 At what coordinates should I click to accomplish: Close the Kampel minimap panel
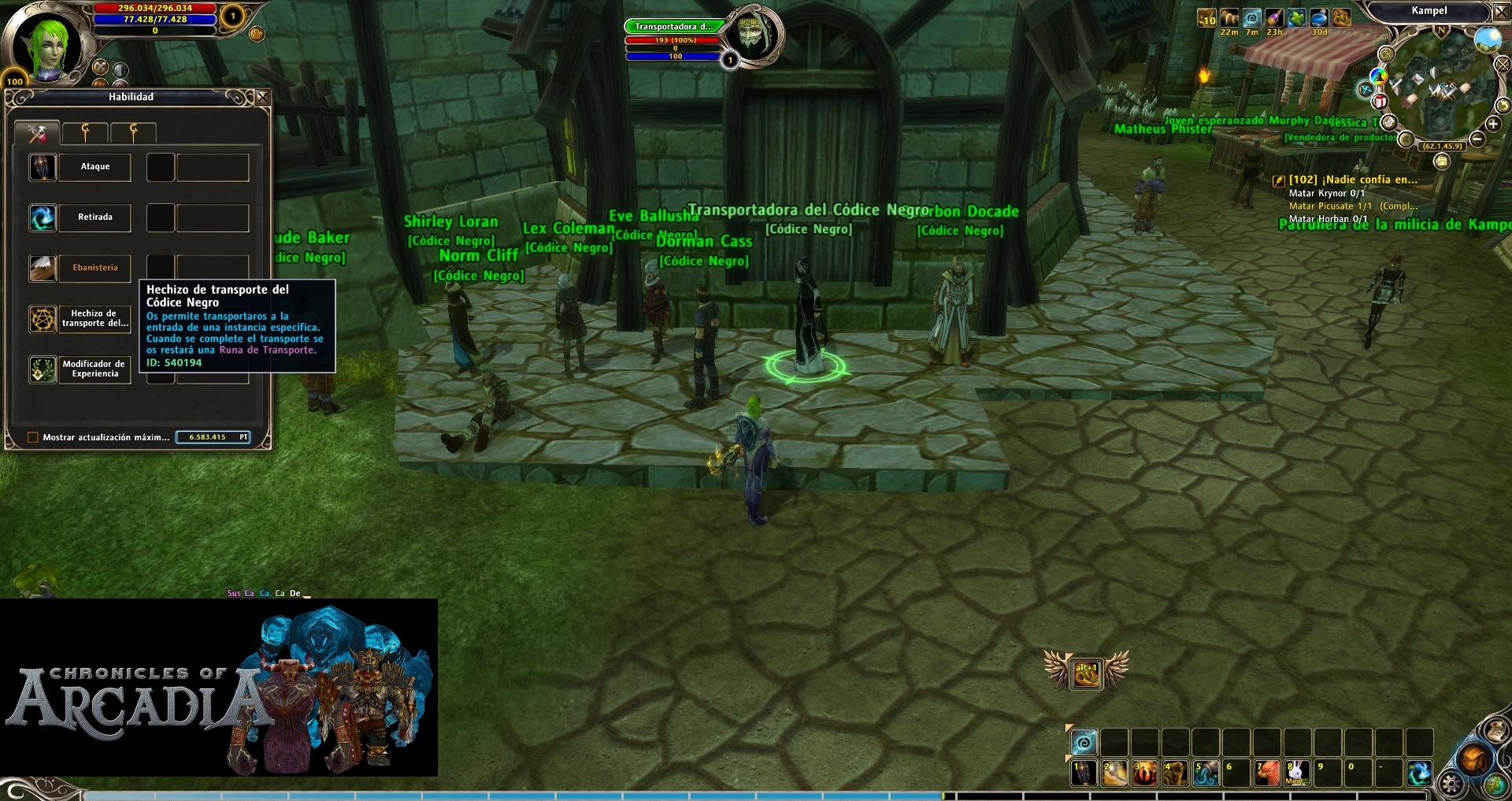click(1501, 12)
